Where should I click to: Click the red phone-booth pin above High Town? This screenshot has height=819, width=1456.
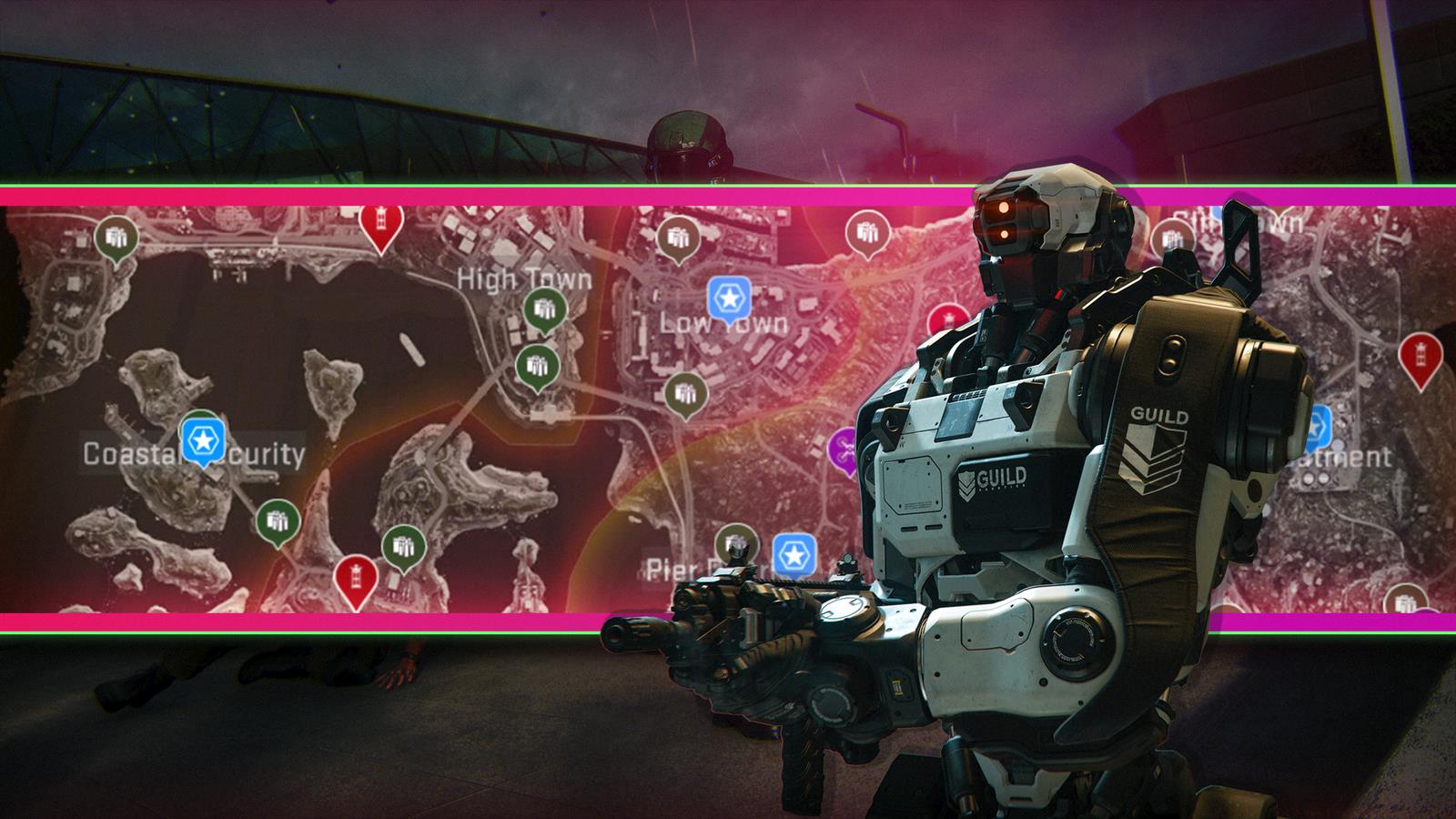tap(379, 218)
